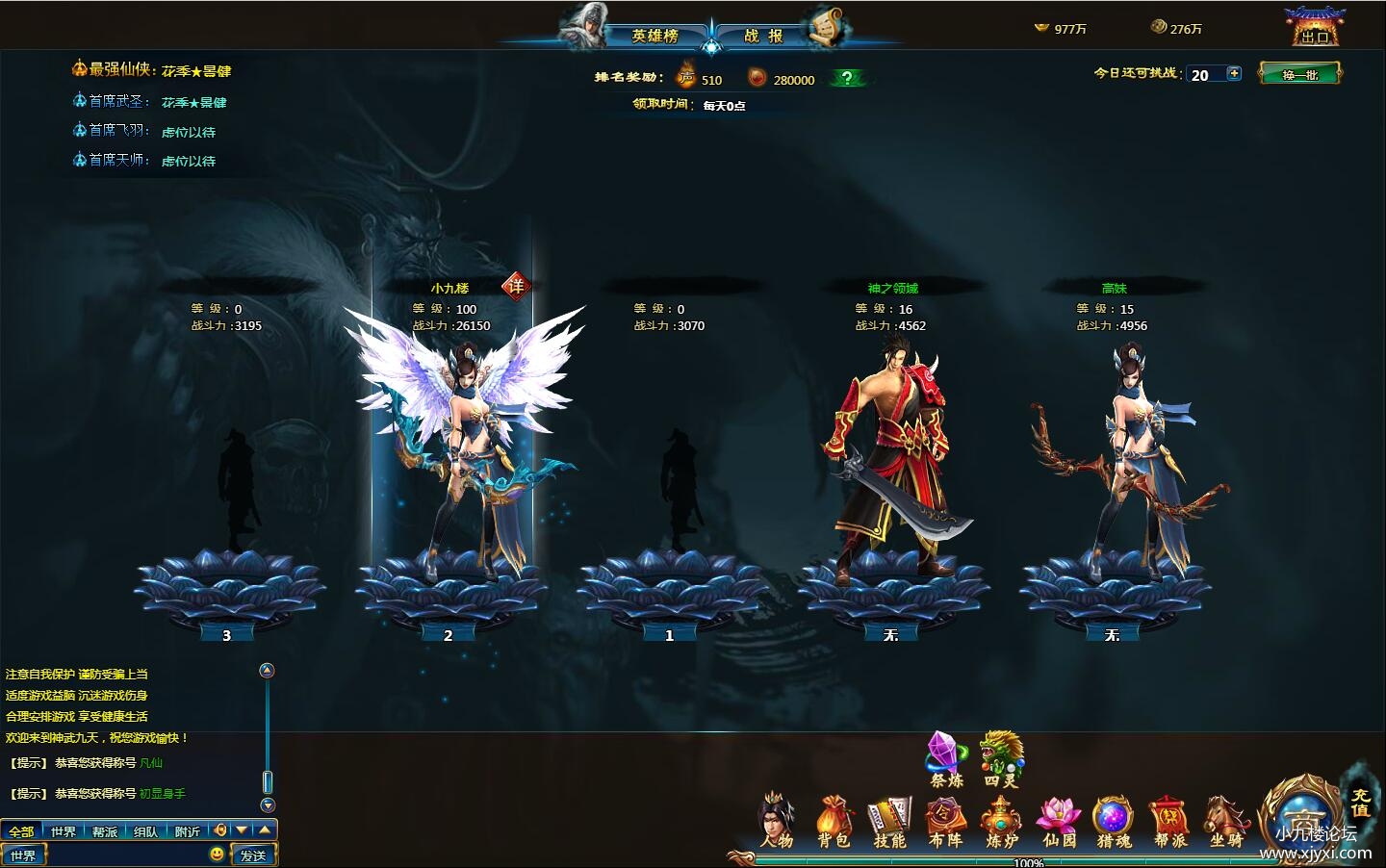Open the 技能 skills book
This screenshot has height=868, width=1386.
pos(890,824)
